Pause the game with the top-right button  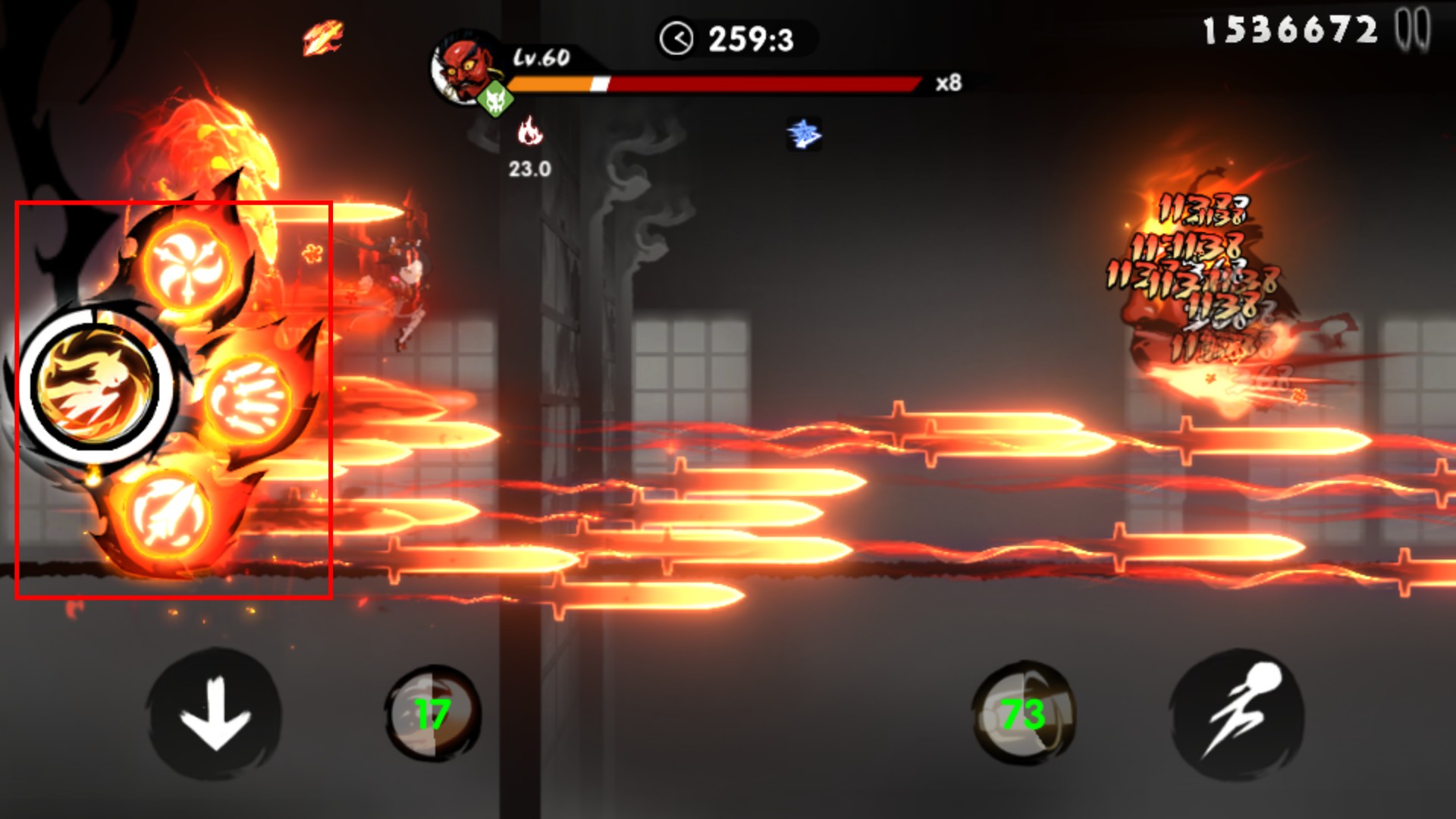click(x=1412, y=30)
